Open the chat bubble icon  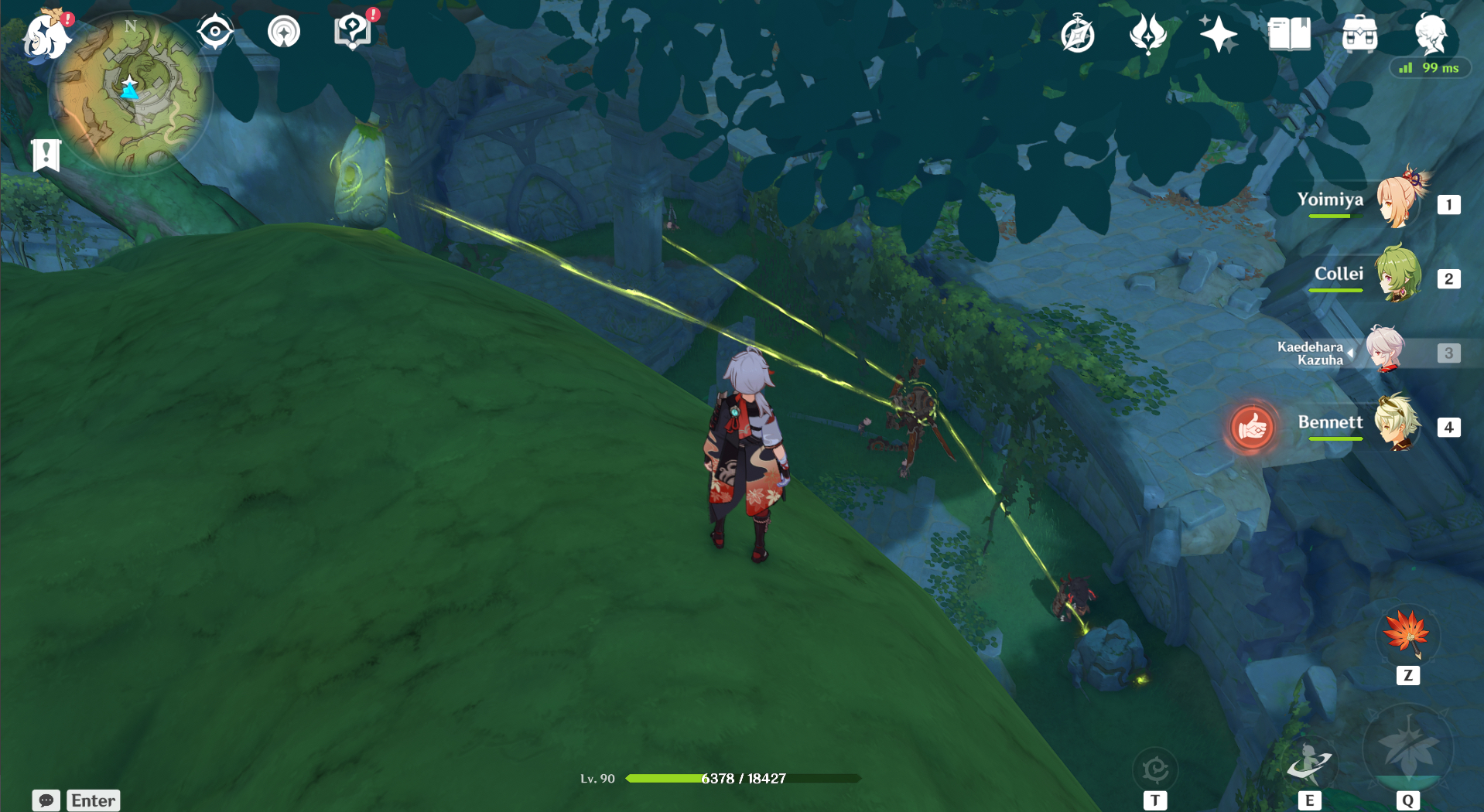(x=48, y=800)
